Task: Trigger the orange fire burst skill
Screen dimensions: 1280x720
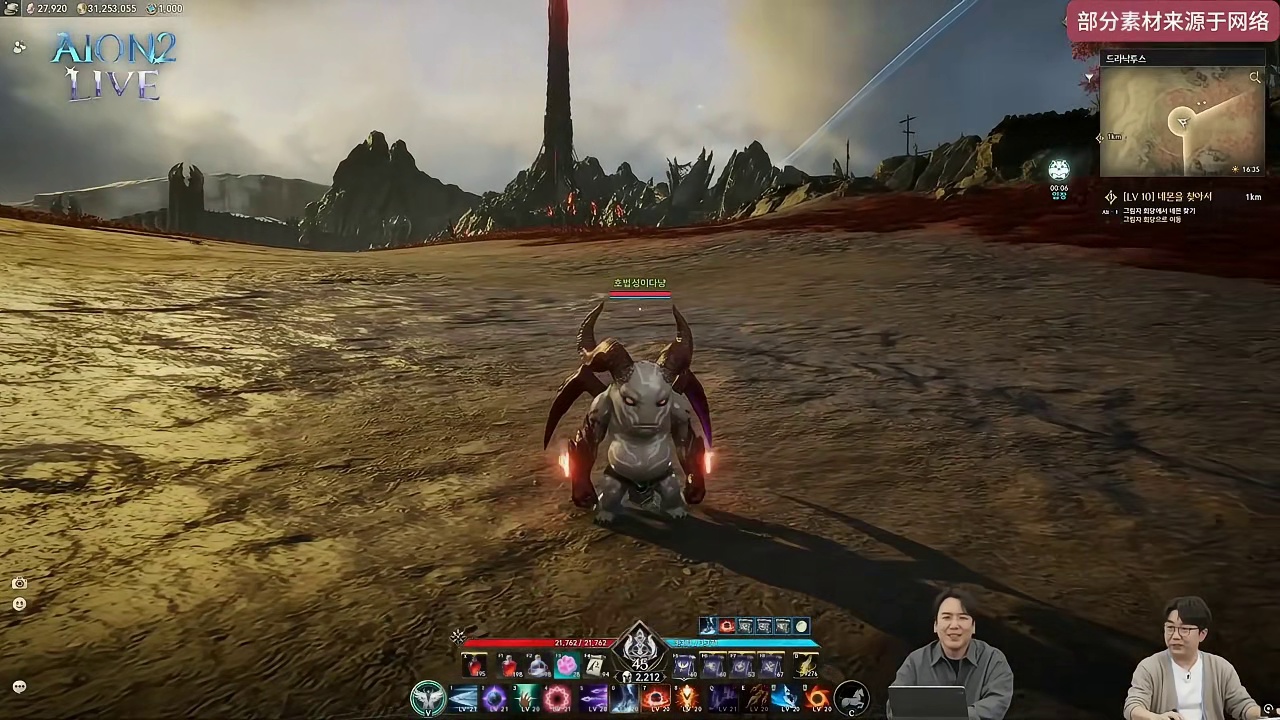Action: tap(688, 698)
